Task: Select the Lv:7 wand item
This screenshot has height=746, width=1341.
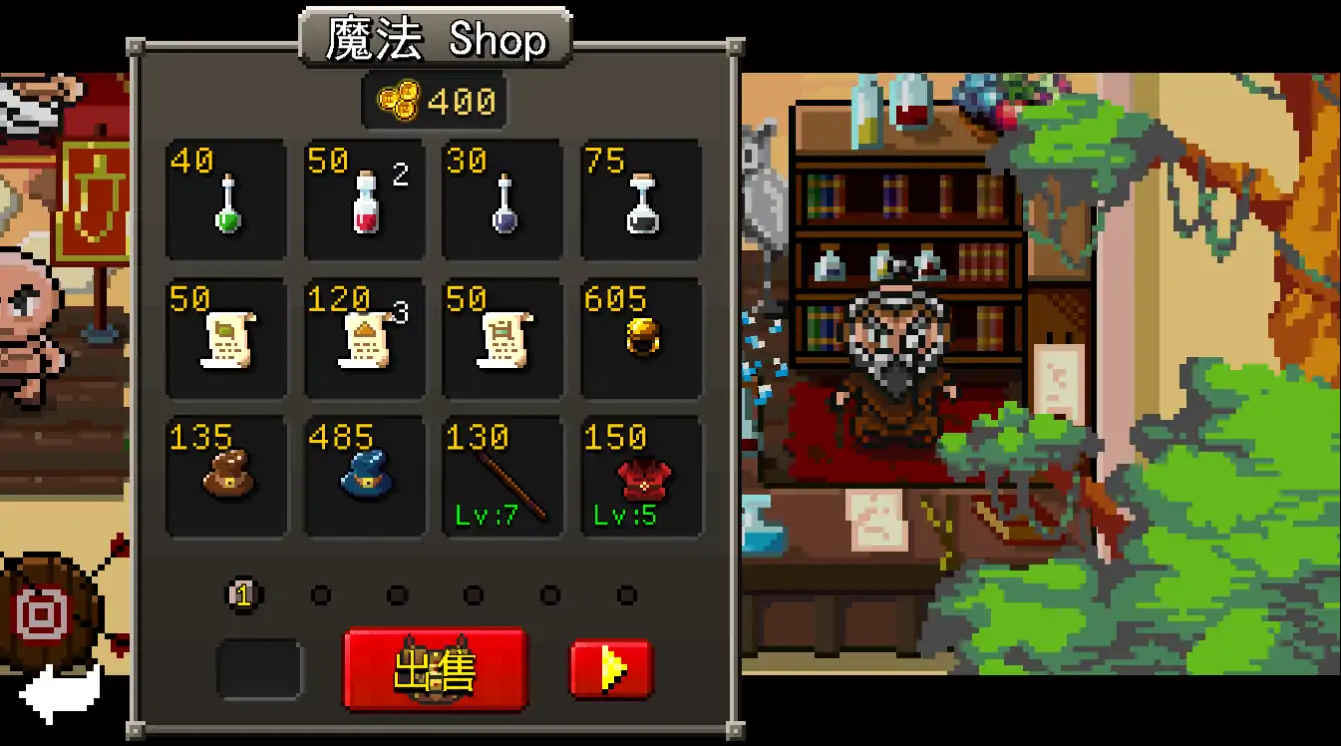Action: pyautogui.click(x=502, y=475)
